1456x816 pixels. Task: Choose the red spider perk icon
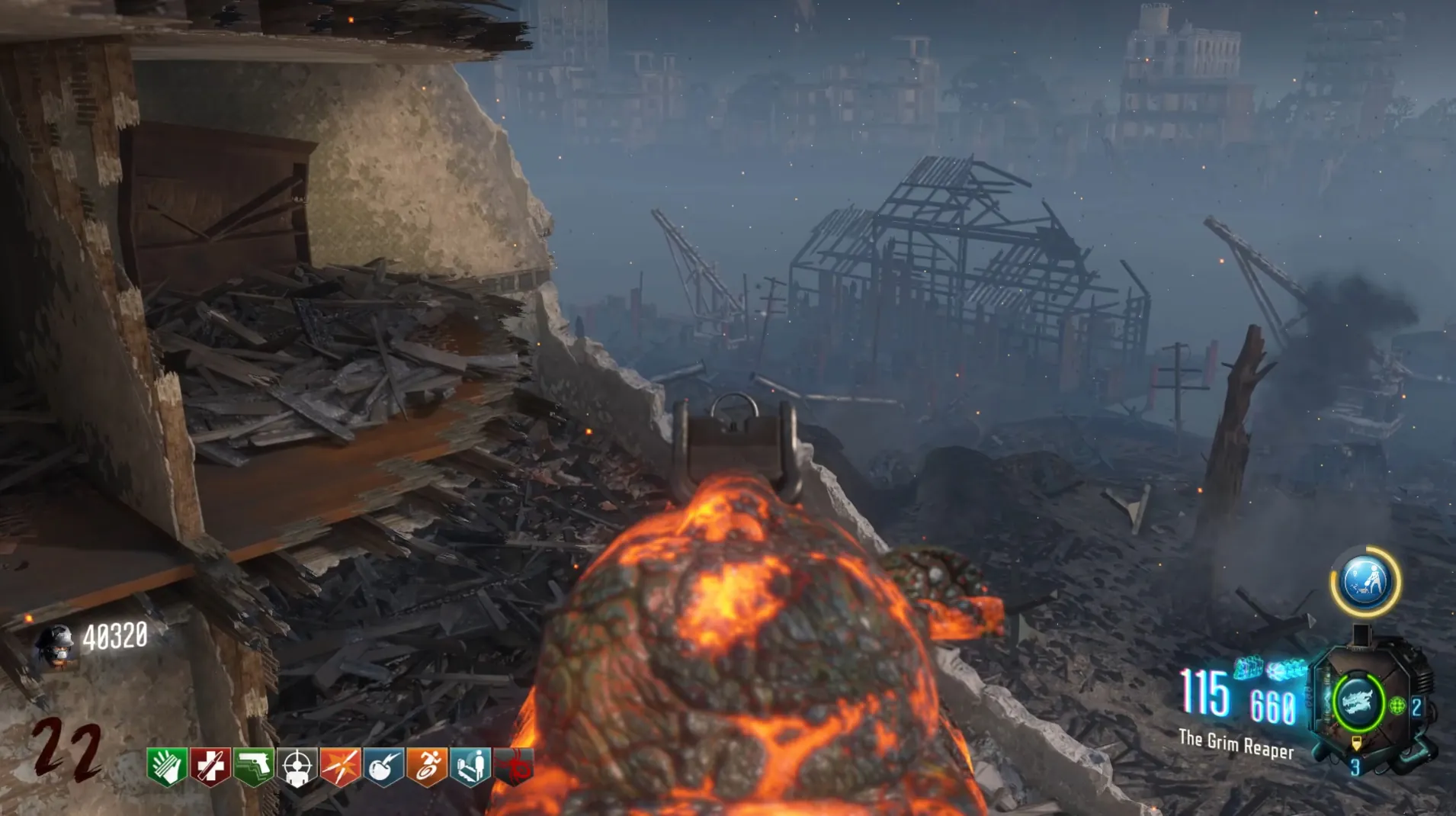[x=515, y=766]
